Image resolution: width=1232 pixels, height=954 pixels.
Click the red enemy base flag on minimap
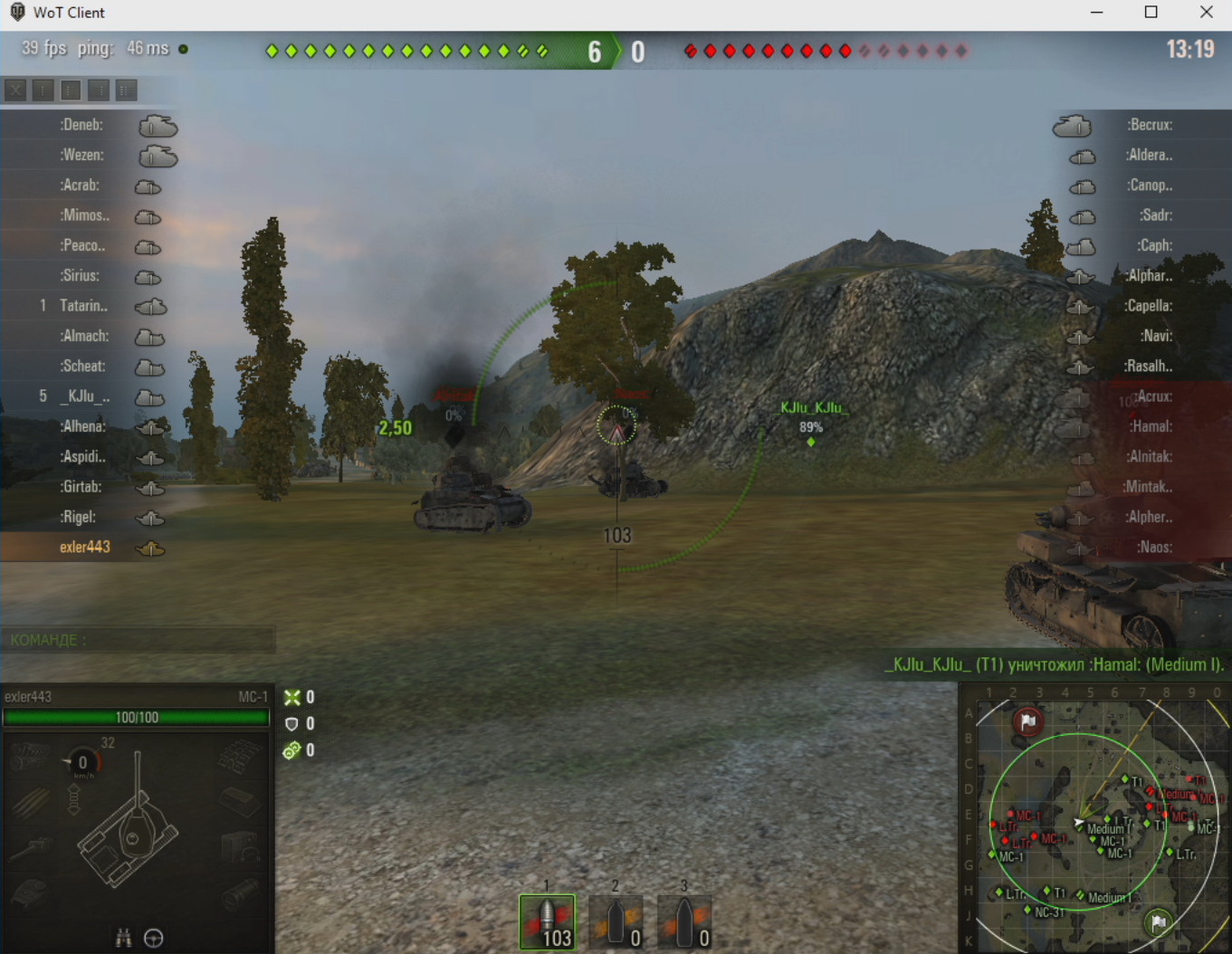pyautogui.click(x=1027, y=721)
